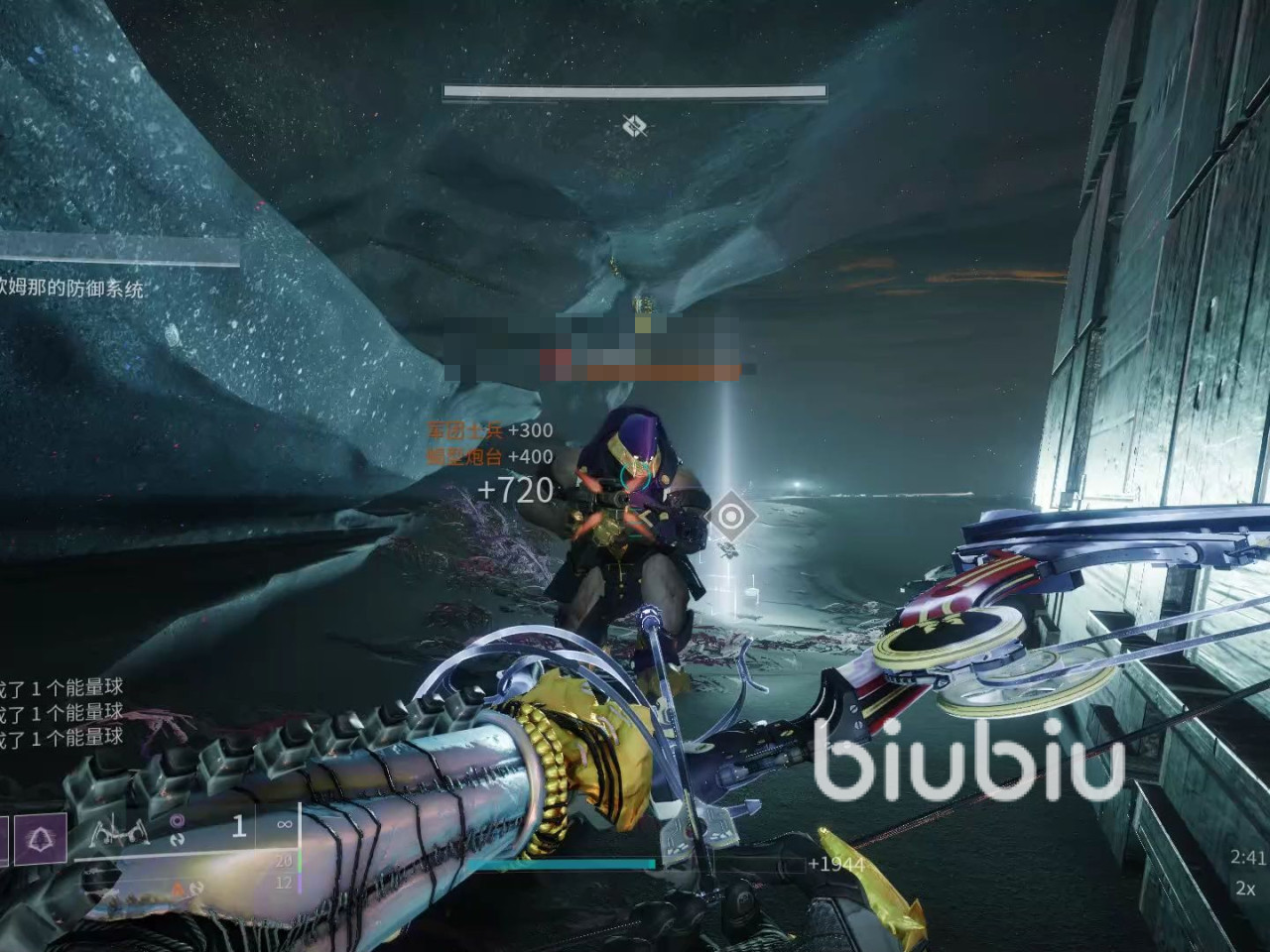1270x952 pixels.
Task: Click the biubiu overlay logo
Action: coord(969,757)
